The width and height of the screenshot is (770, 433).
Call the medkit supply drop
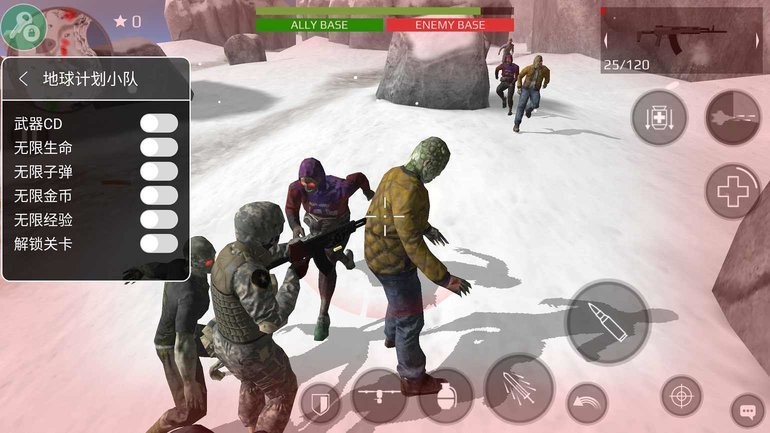tap(659, 118)
